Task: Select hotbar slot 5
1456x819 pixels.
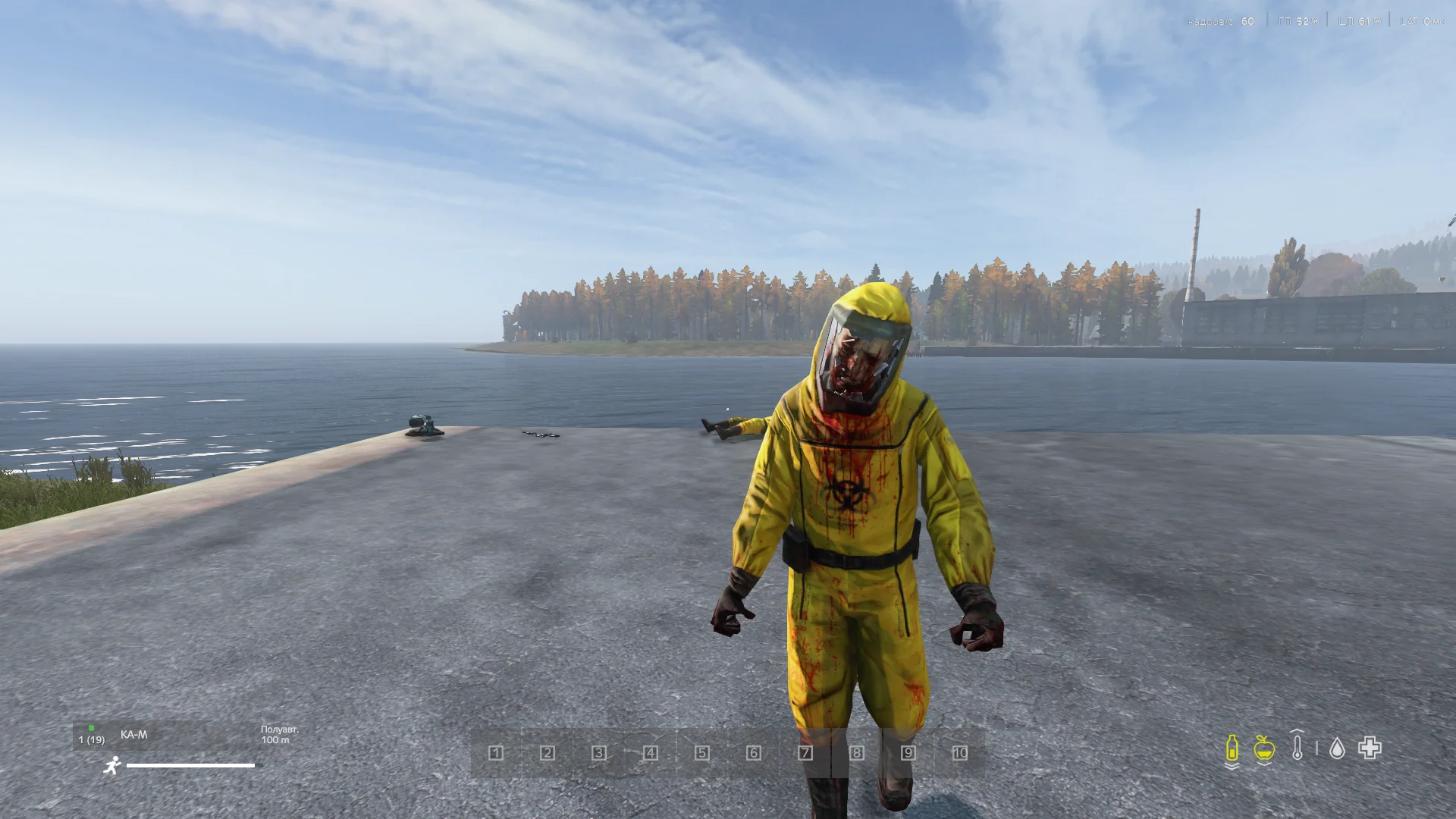Action: pyautogui.click(x=702, y=753)
